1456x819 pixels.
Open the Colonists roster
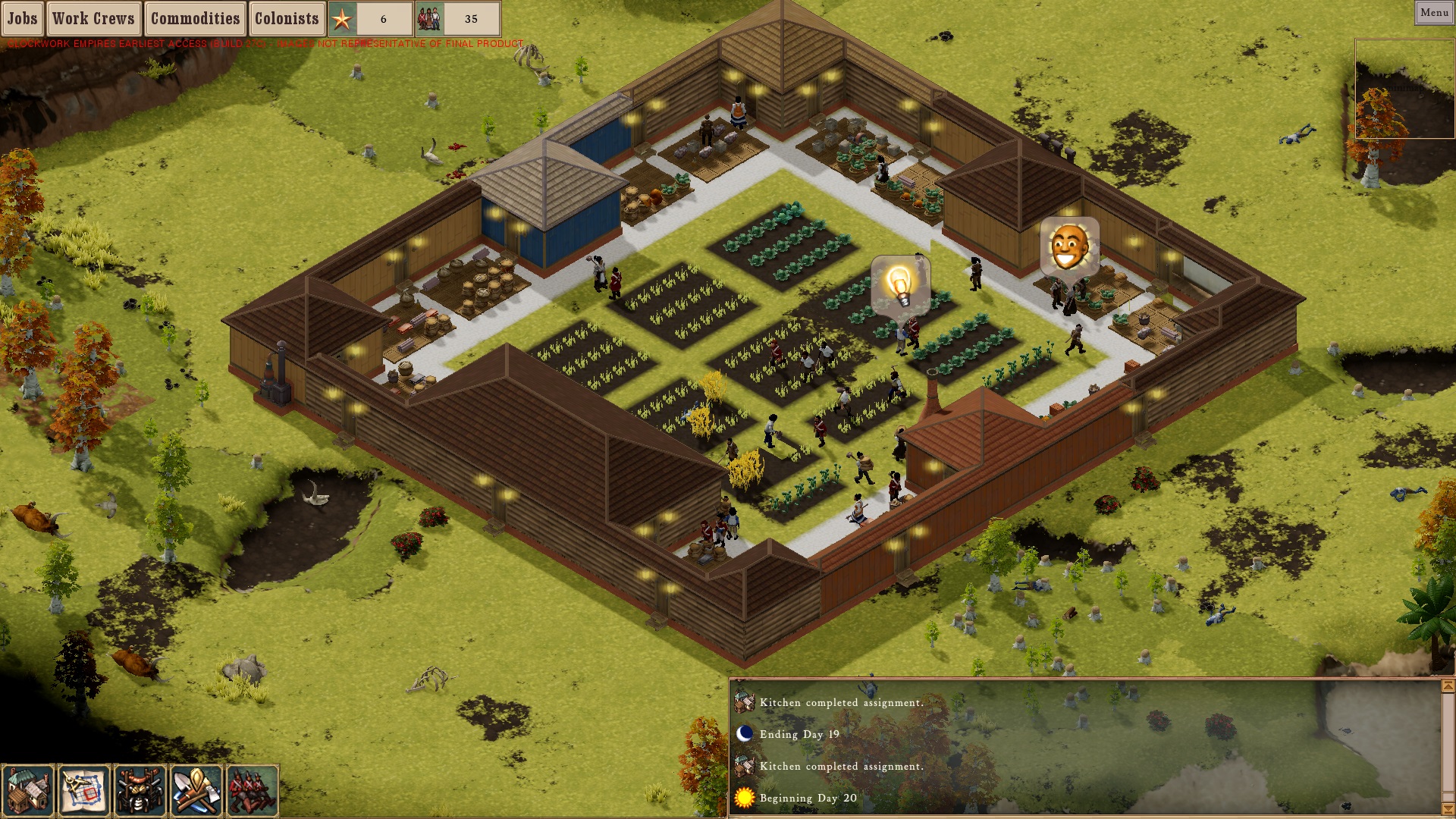[287, 18]
